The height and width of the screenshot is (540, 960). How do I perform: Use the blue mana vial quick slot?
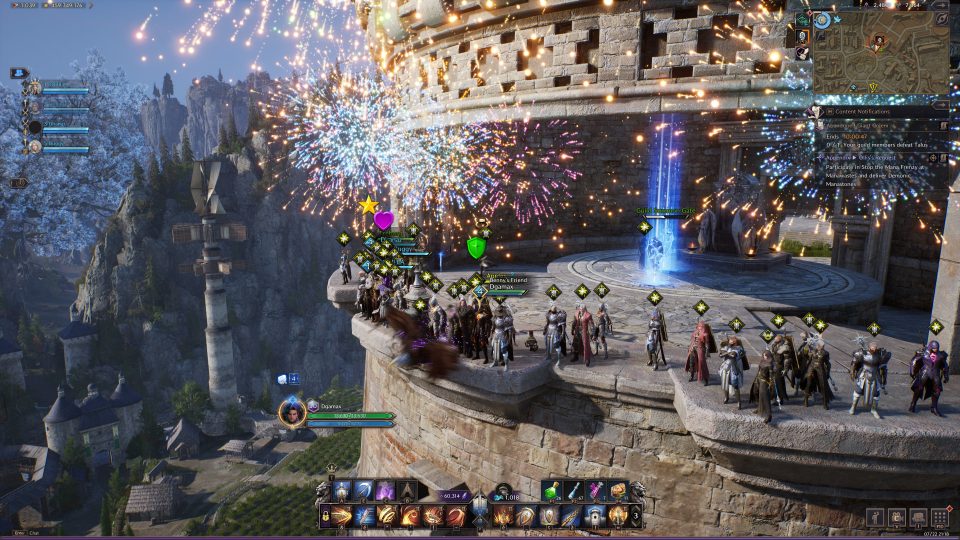click(x=574, y=490)
